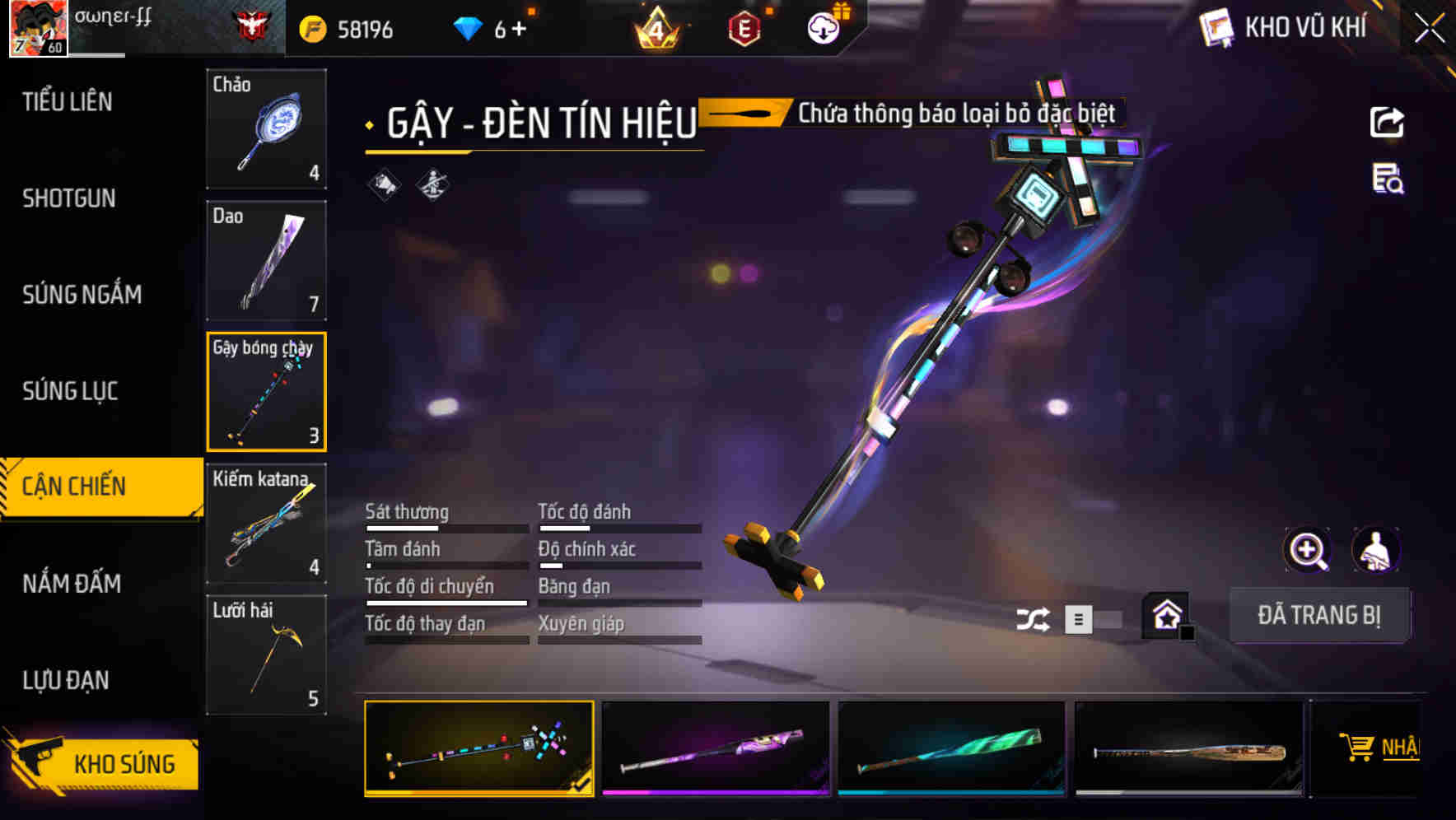The image size is (1456, 820).
Task: Add diamonds with the plus button
Action: tap(519, 30)
